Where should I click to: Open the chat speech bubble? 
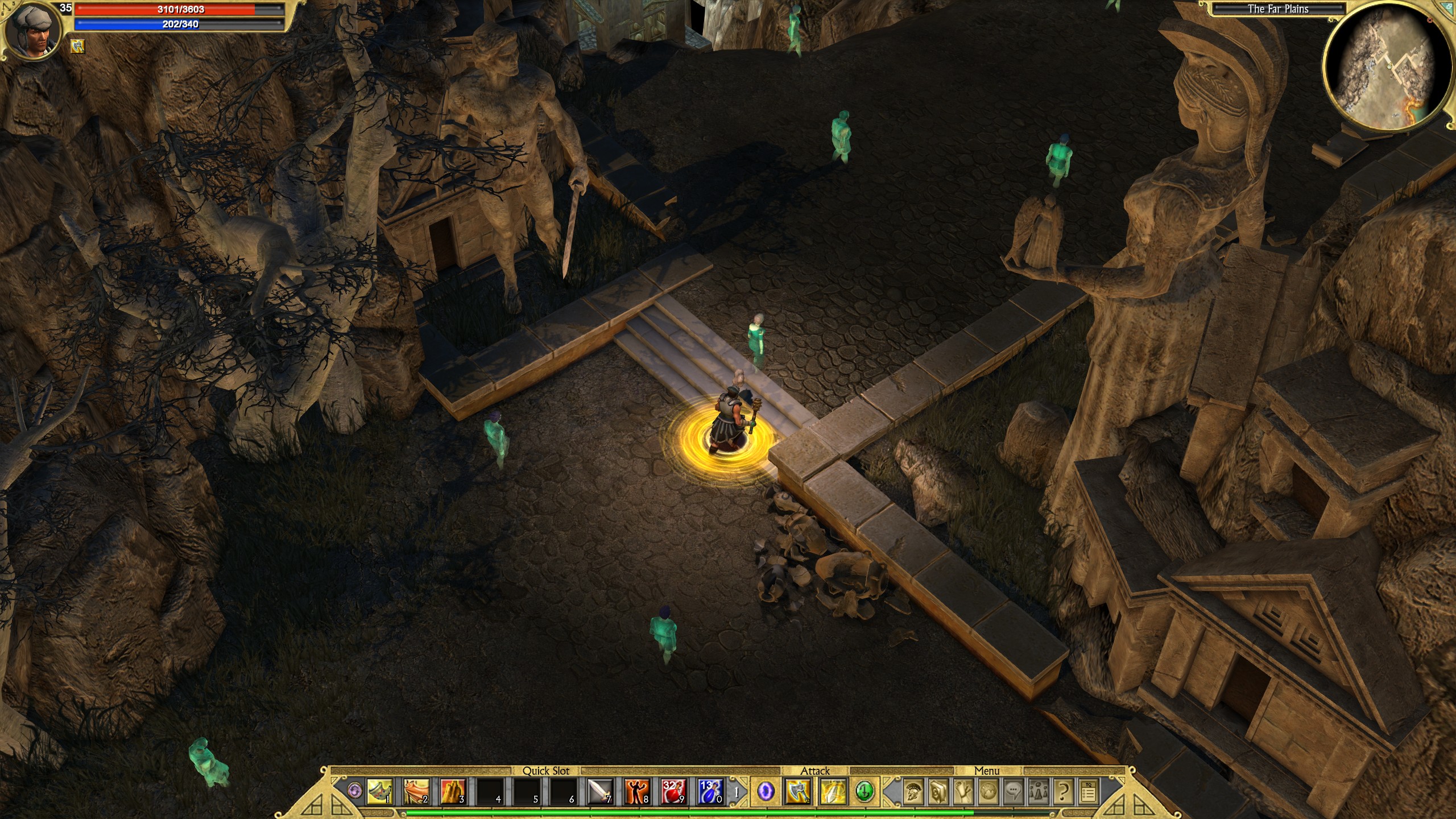1014,792
